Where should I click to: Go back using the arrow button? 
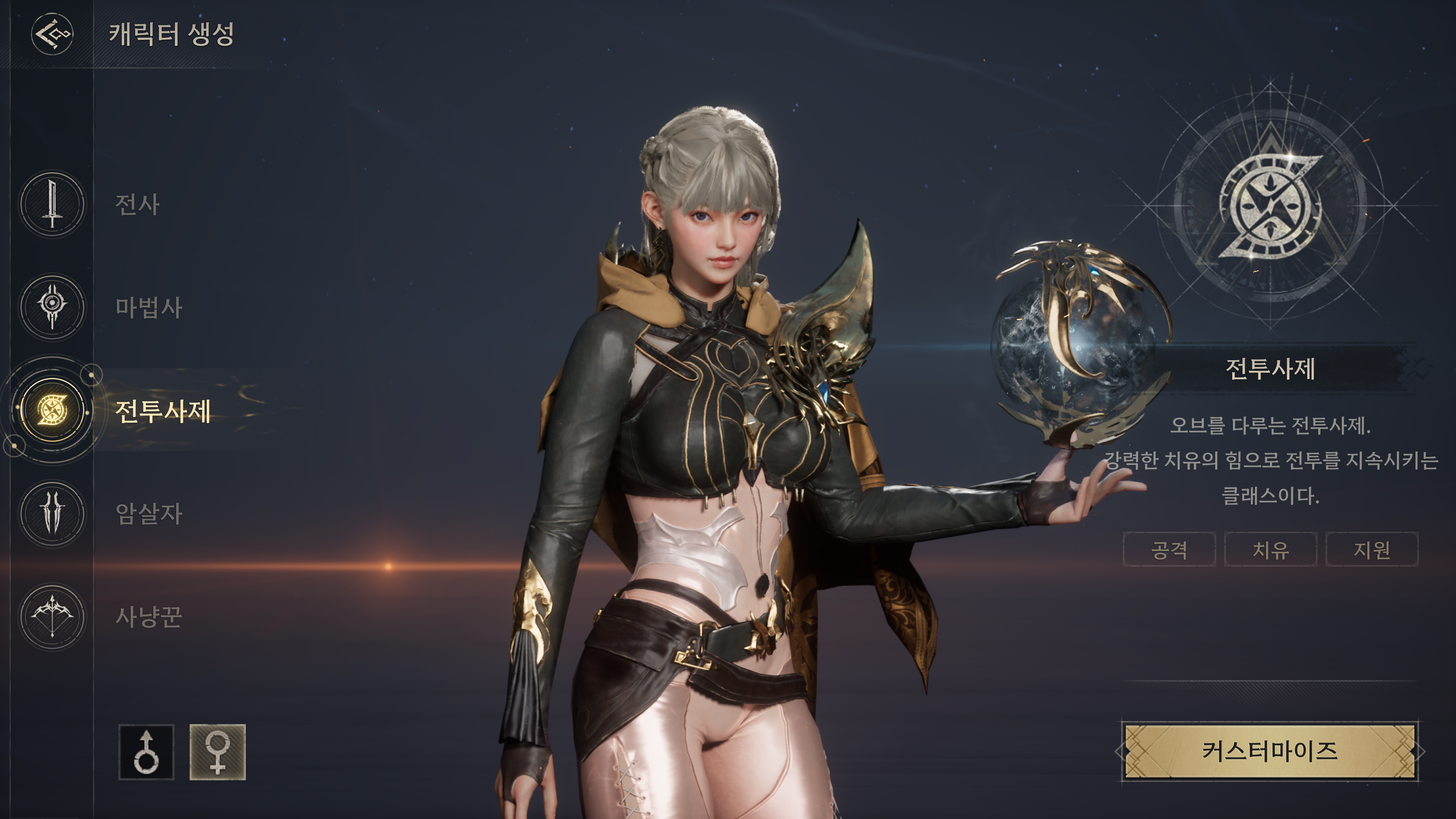pyautogui.click(x=52, y=34)
